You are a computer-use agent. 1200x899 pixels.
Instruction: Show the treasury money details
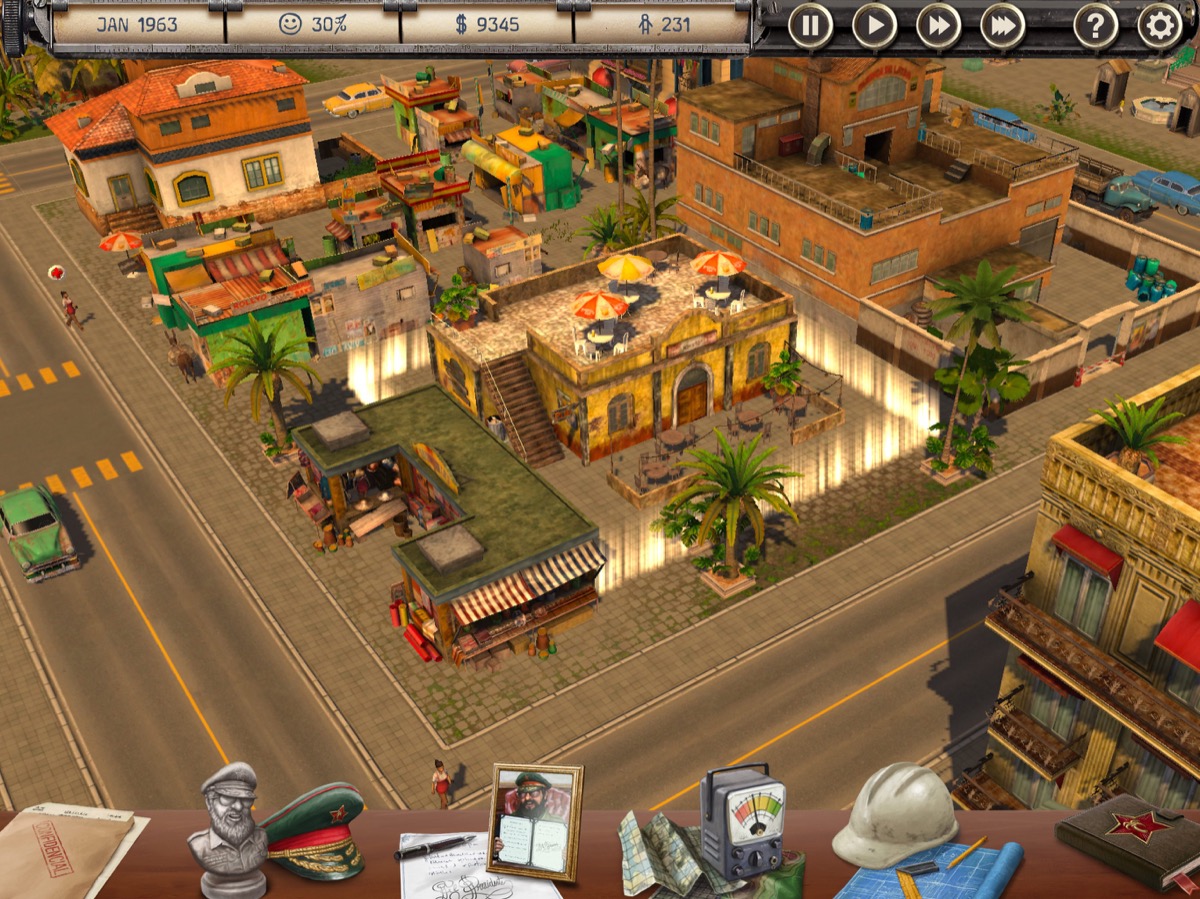pyautogui.click(x=487, y=24)
